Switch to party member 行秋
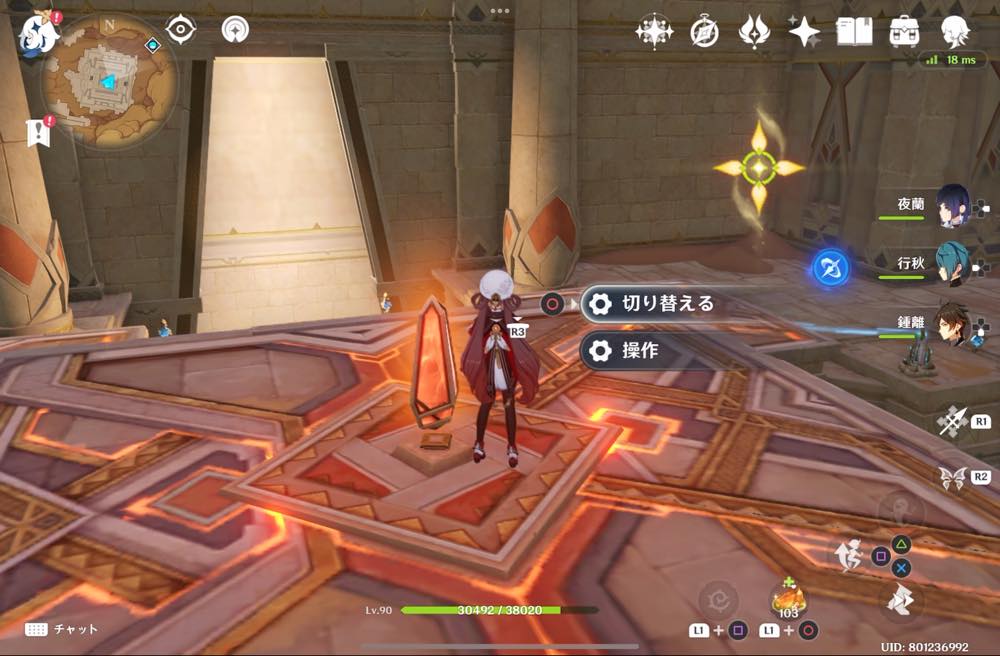Viewport: 1000px width, 656px height. coord(952,265)
